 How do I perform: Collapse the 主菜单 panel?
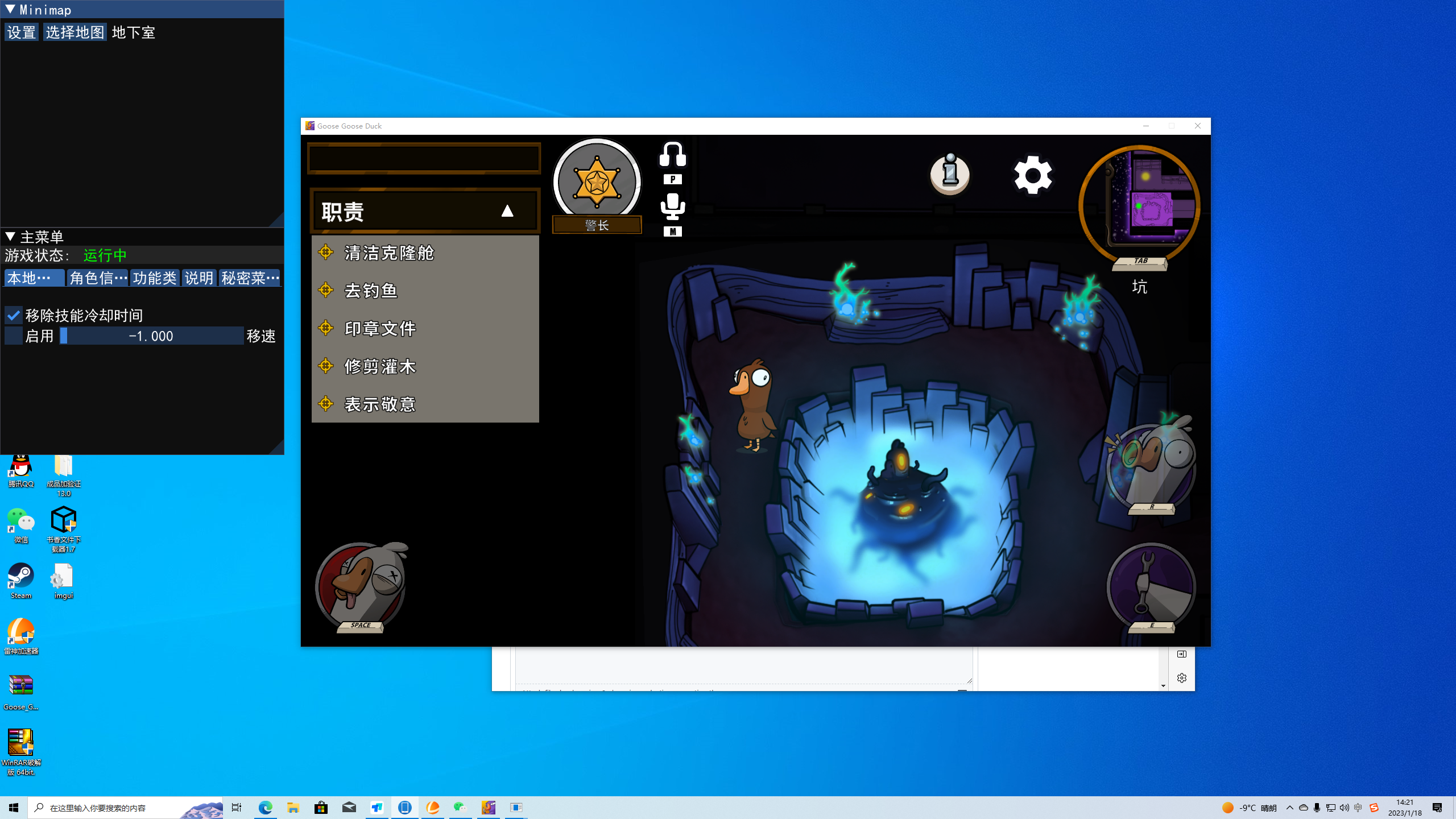pyautogui.click(x=9, y=237)
